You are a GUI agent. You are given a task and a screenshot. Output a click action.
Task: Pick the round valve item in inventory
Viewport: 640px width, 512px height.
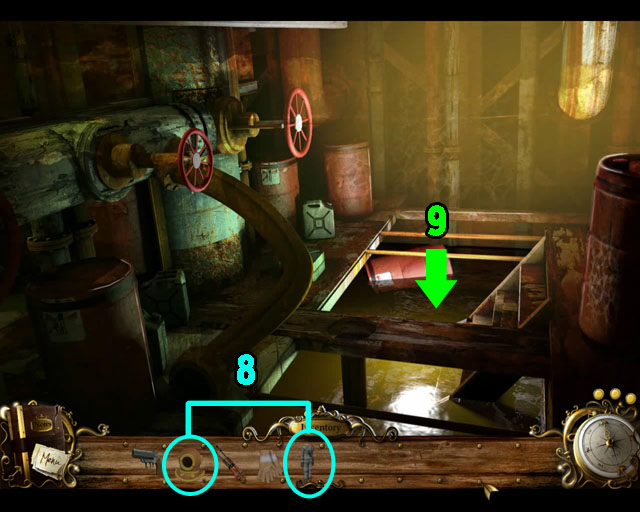[188, 463]
